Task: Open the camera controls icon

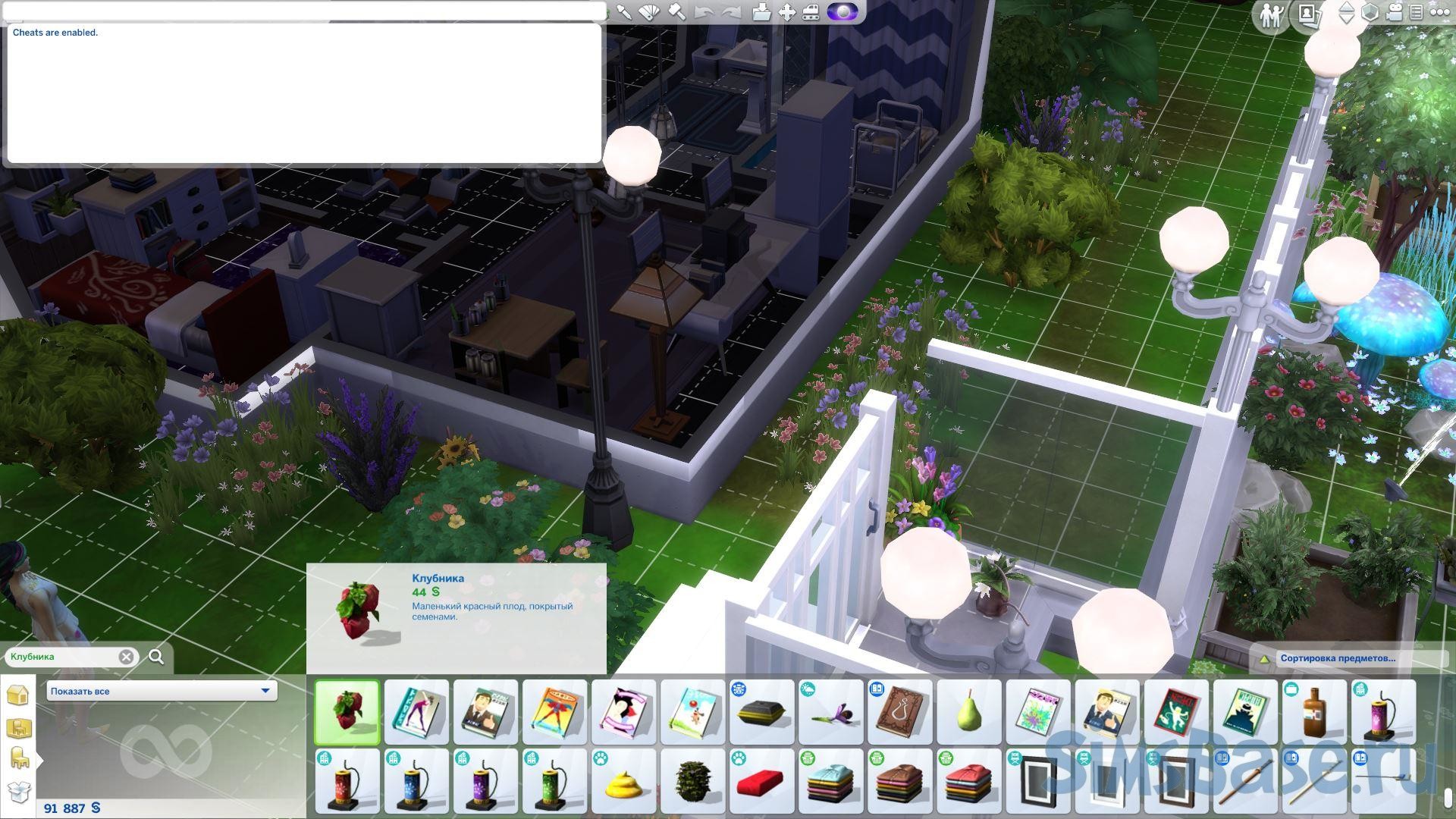Action: click(1394, 12)
